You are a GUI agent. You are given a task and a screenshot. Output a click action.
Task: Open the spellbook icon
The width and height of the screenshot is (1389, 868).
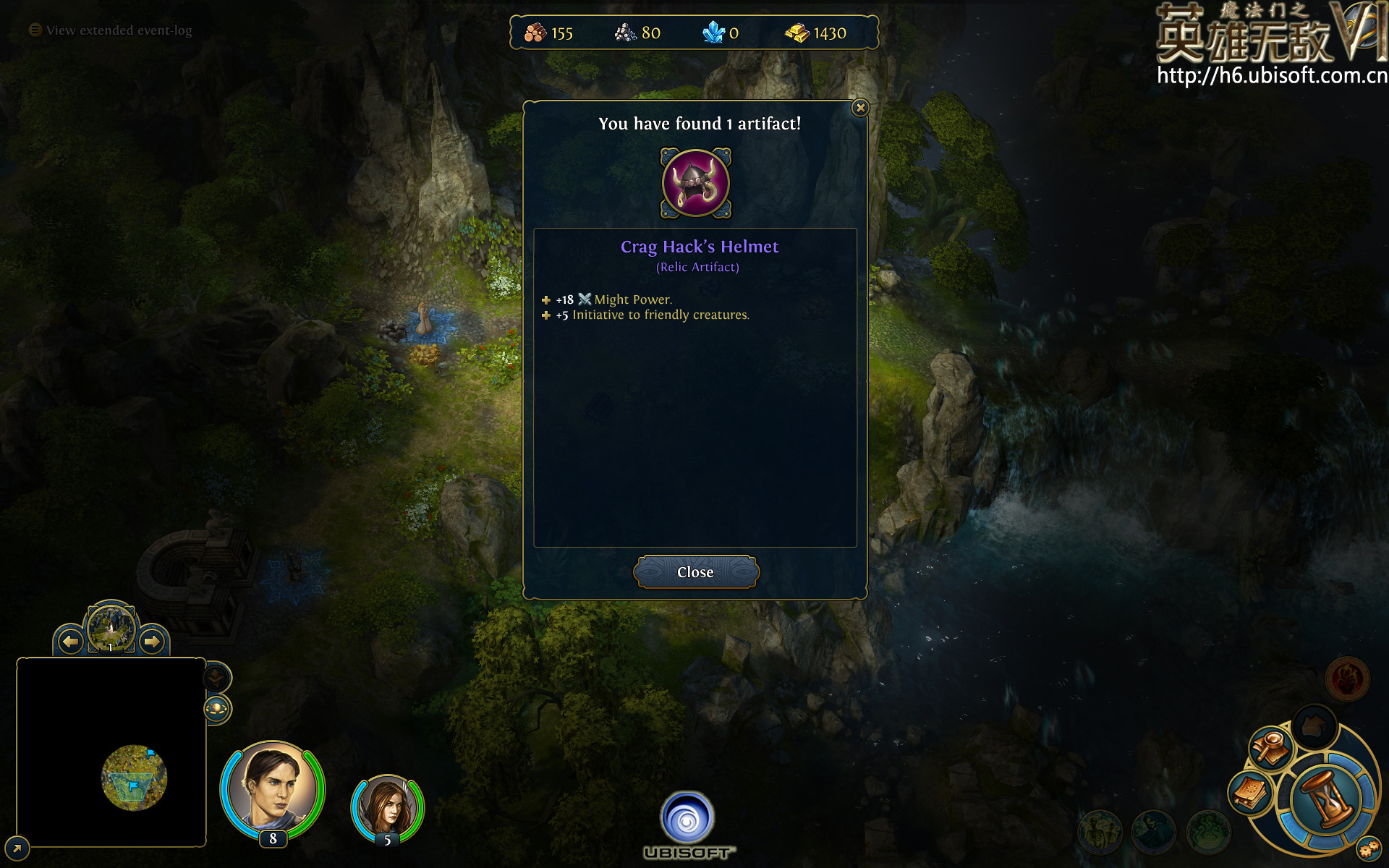(x=1249, y=793)
